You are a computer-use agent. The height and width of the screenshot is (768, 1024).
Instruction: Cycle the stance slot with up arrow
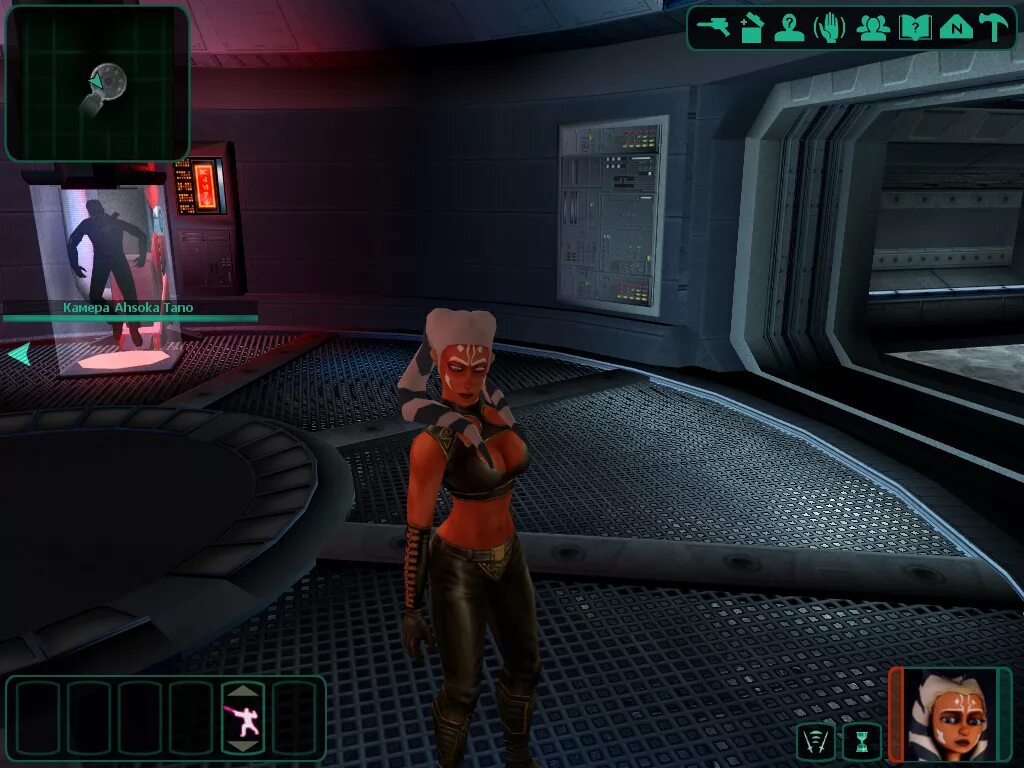click(x=244, y=690)
